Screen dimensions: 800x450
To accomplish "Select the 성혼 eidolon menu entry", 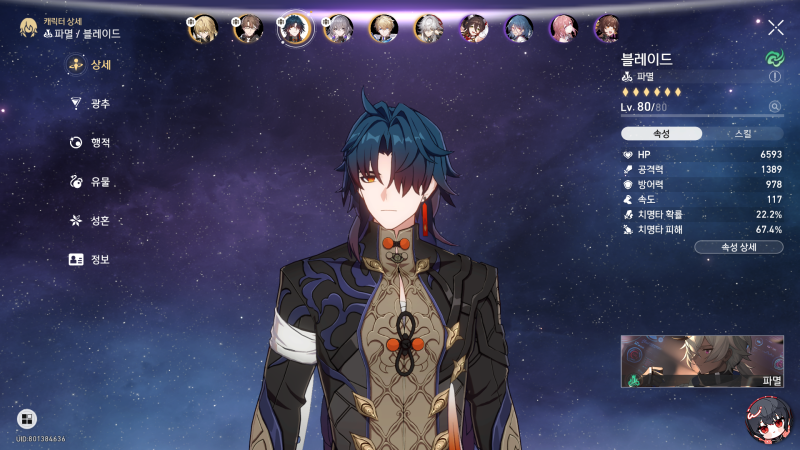I will point(89,221).
